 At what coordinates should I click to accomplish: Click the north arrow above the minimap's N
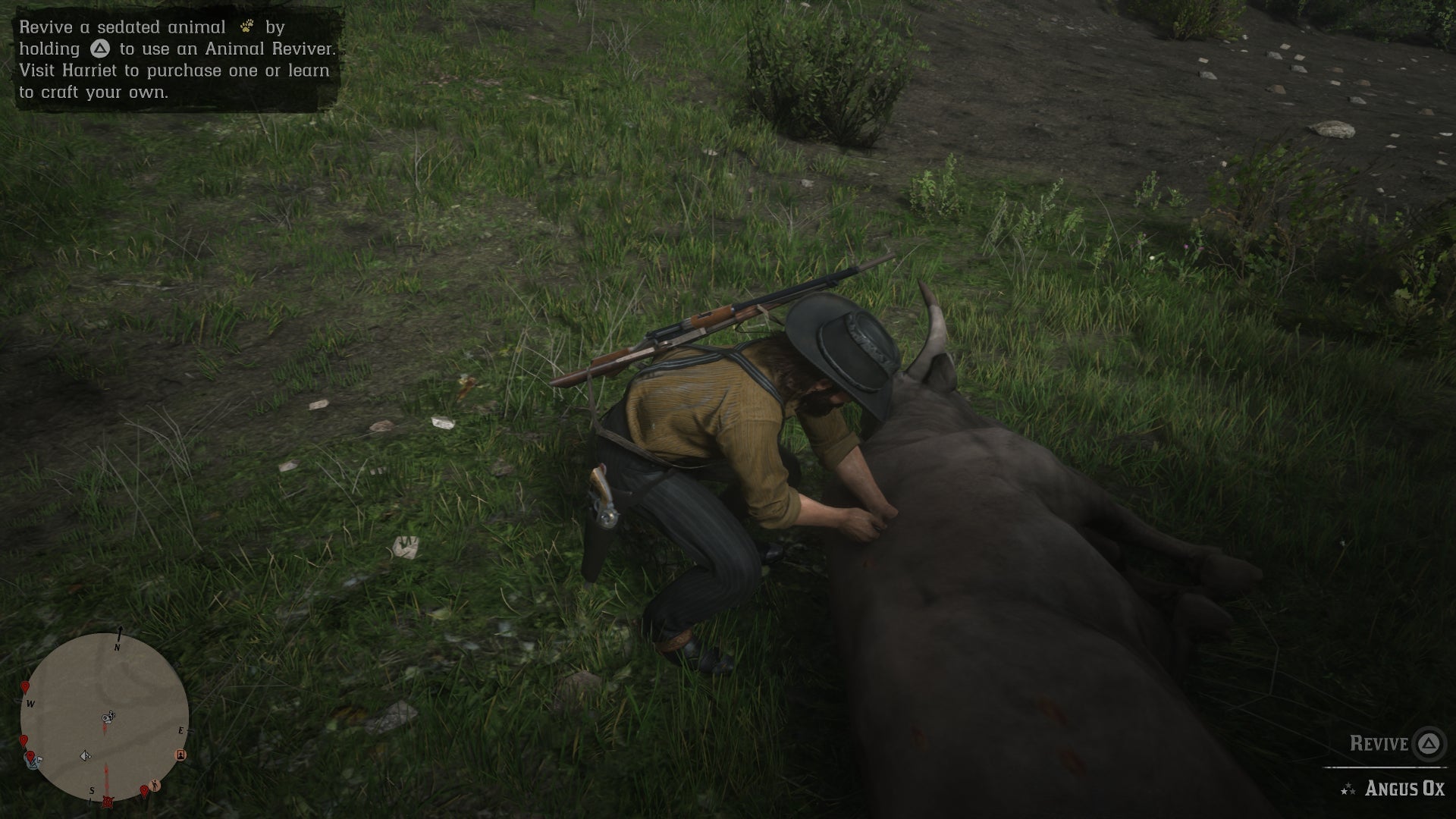point(120,629)
